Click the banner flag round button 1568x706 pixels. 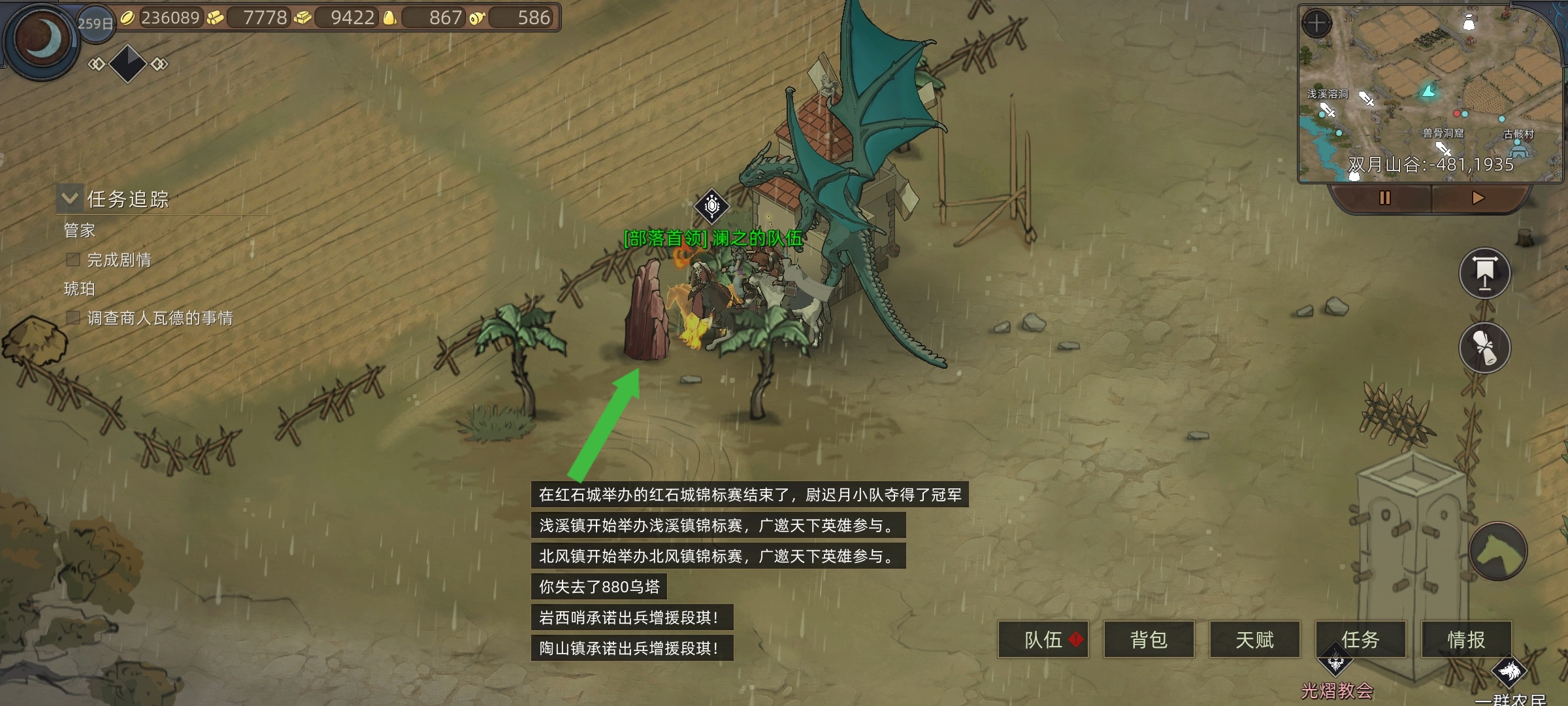tap(1484, 273)
